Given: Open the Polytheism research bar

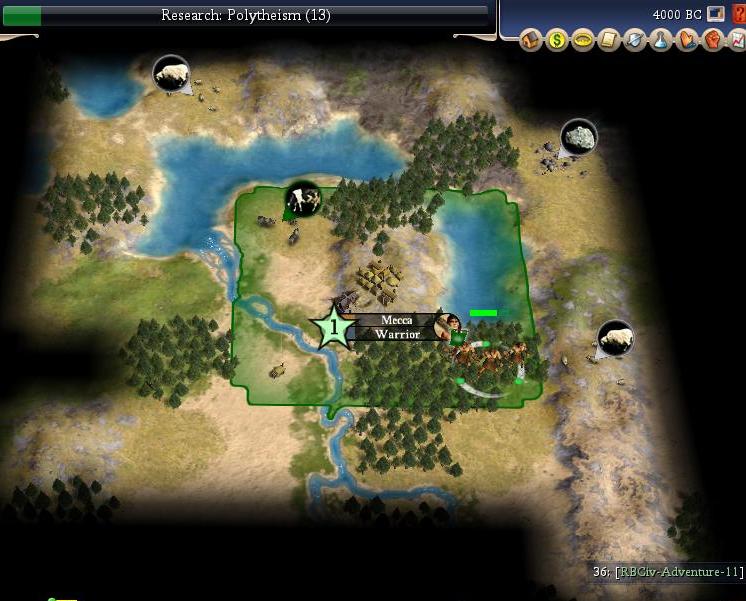Looking at the screenshot, I should coord(245,15).
